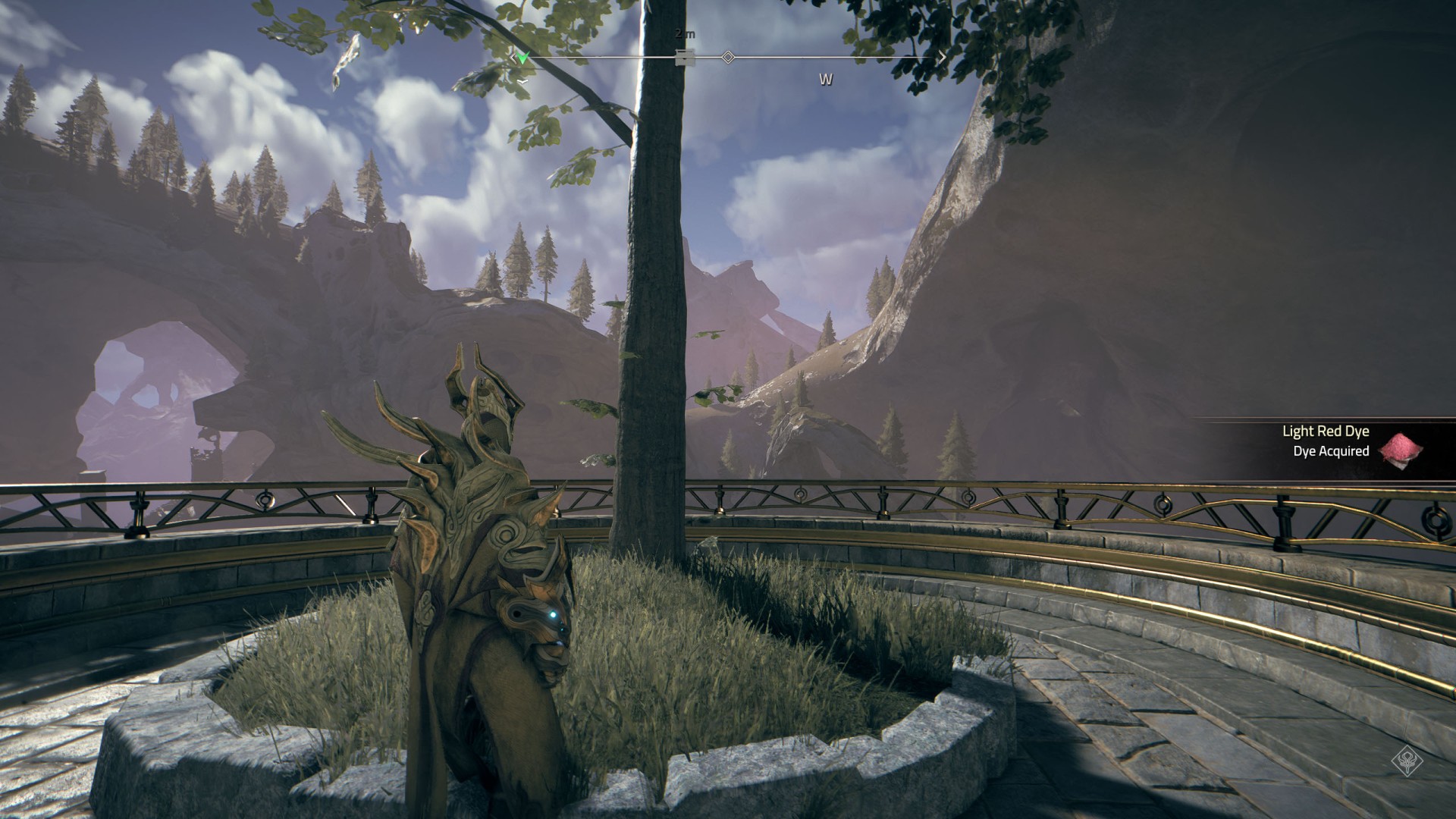Open the Light Red Dye acquired notification
1456x819 pixels.
pyautogui.click(x=1325, y=441)
